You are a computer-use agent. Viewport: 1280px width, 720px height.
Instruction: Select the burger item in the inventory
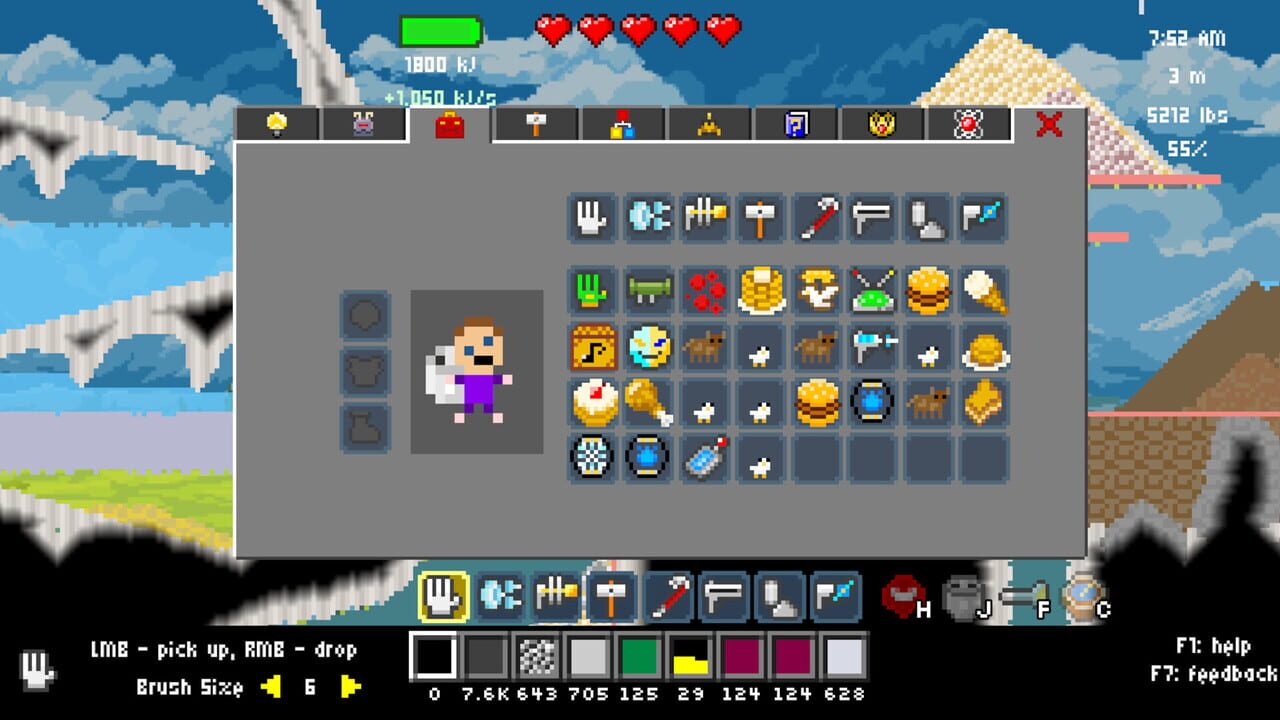(929, 290)
